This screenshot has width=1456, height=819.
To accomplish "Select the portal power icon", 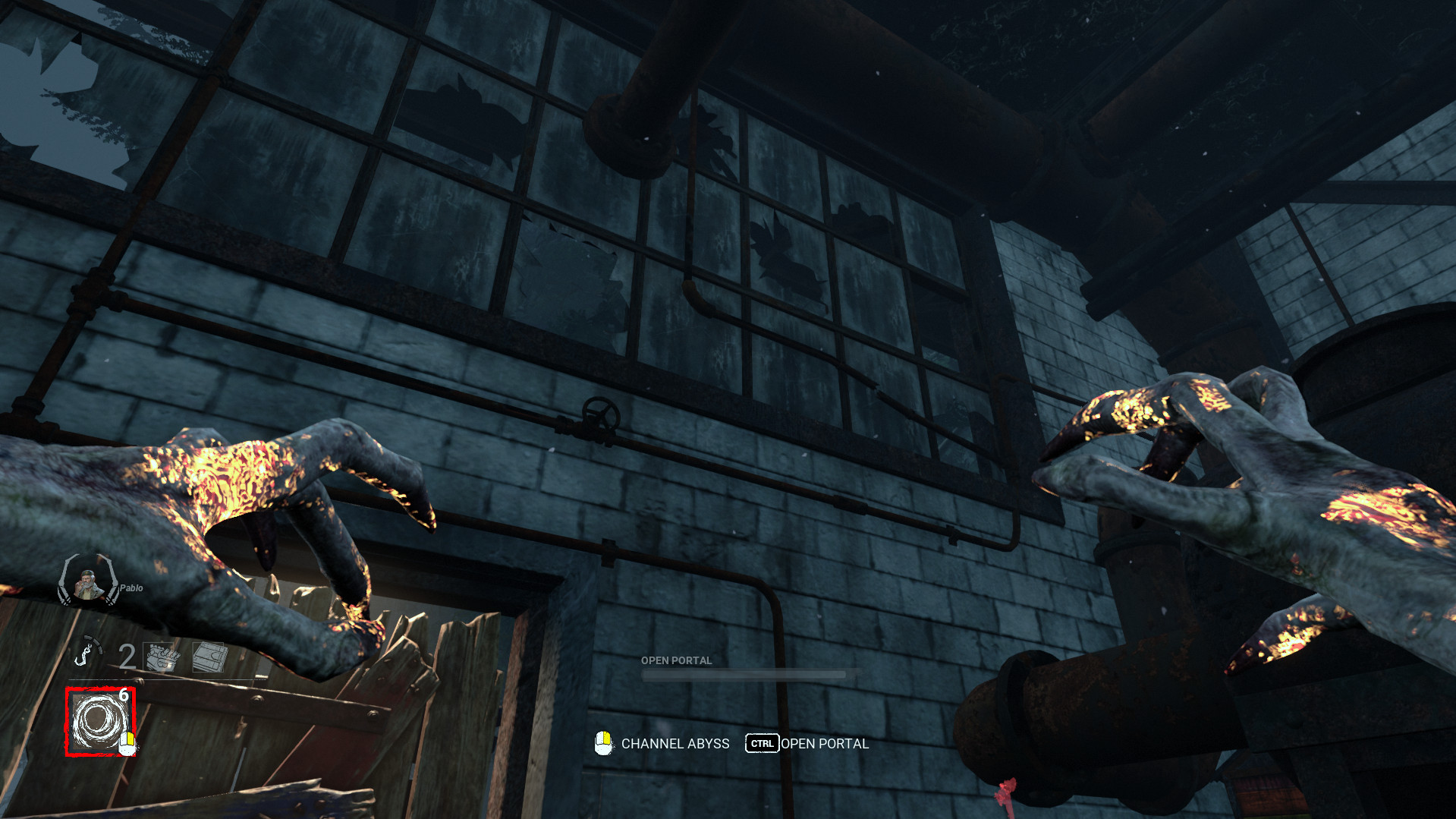I will pos(99,721).
